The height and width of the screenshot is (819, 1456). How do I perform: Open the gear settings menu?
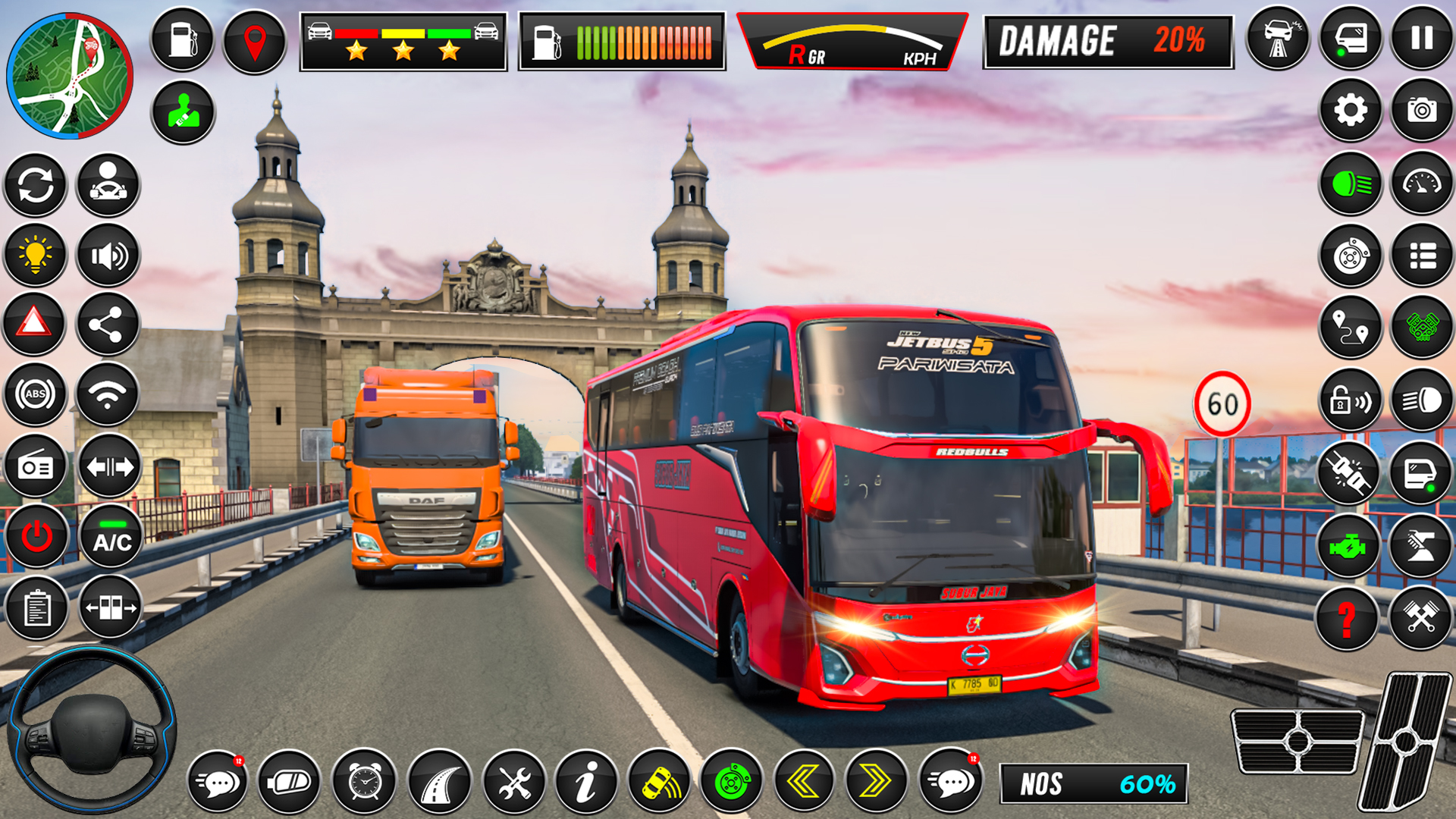[1351, 111]
